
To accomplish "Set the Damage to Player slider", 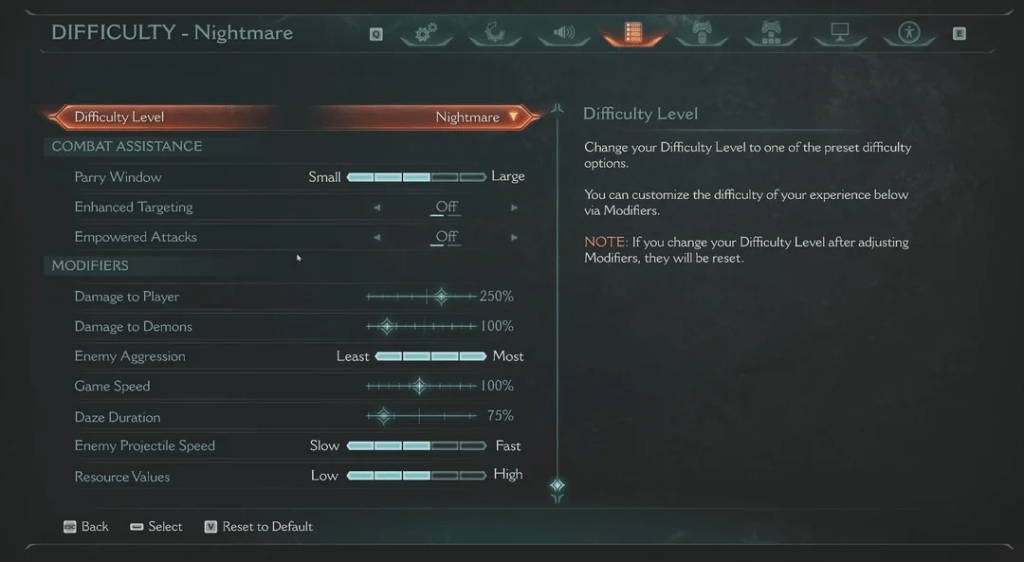I will point(440,297).
